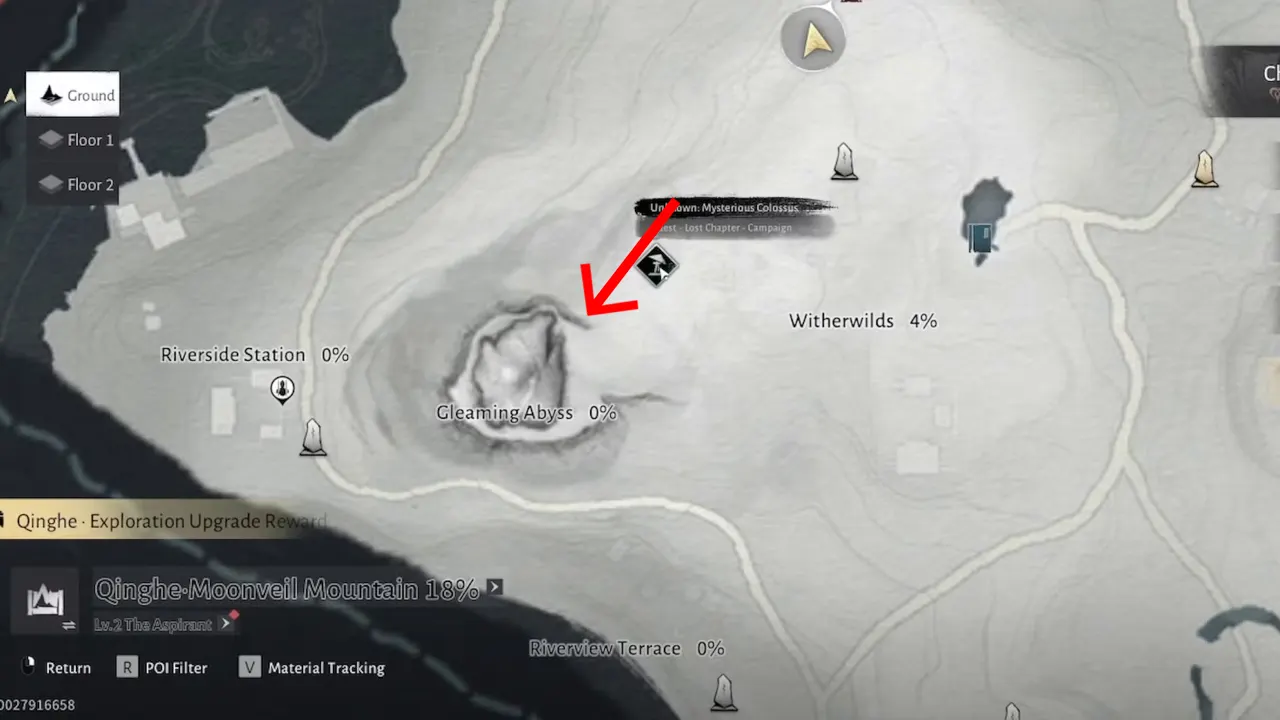
Task: Select the player position arrow on the map
Action: tap(813, 40)
